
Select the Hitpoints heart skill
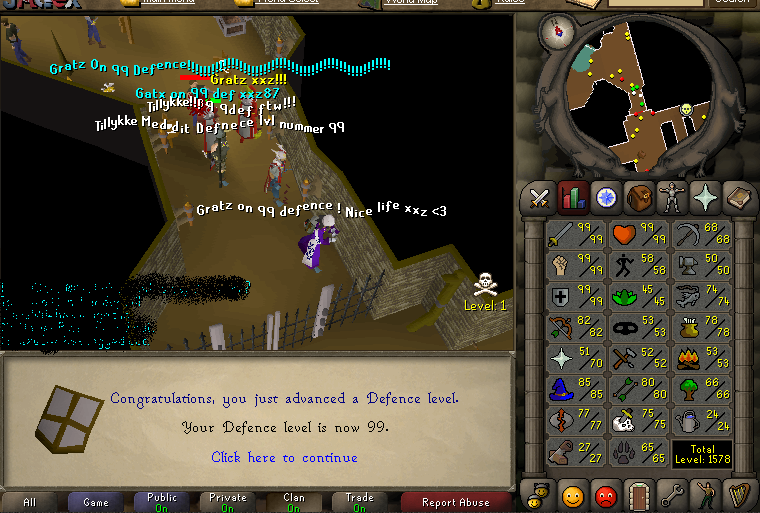(x=640, y=235)
